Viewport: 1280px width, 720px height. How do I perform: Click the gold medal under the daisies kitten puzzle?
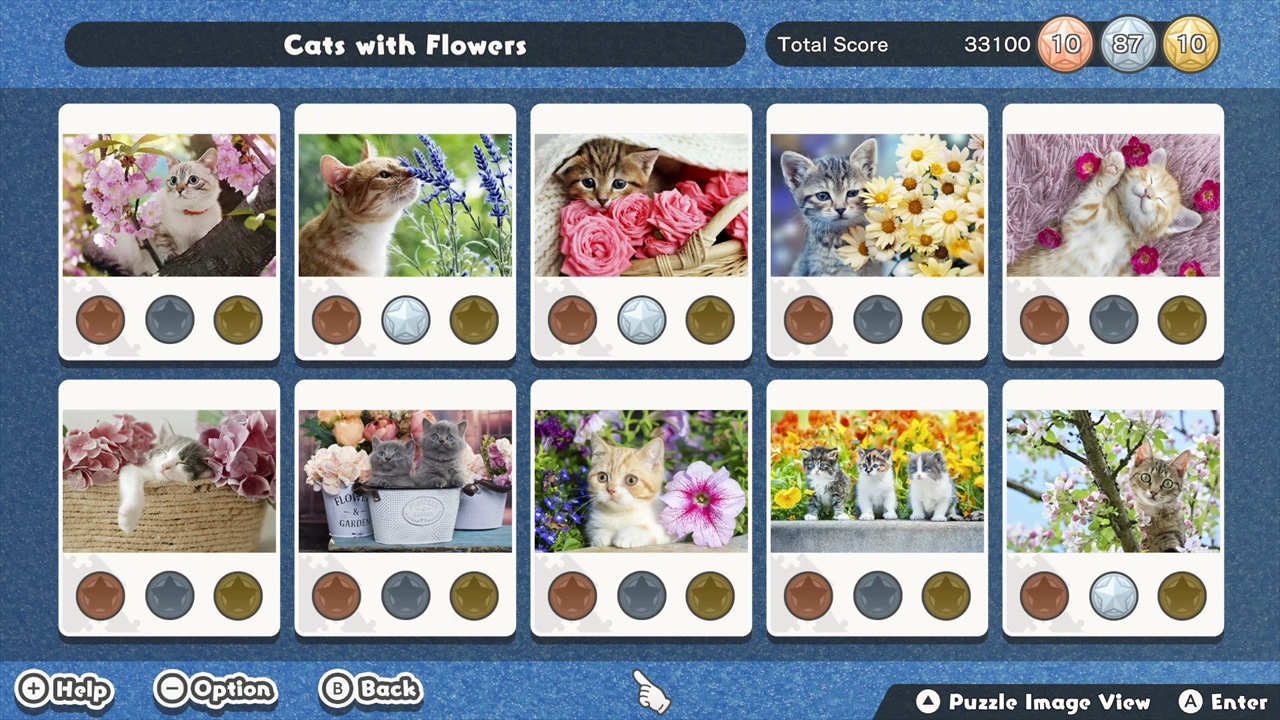click(x=945, y=319)
